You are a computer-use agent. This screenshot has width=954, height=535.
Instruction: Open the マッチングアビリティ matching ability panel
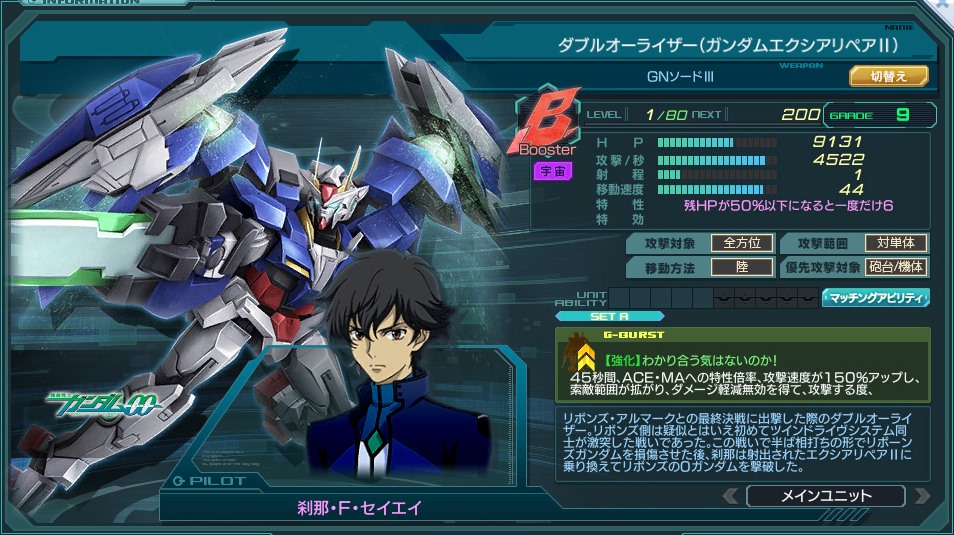coord(876,297)
